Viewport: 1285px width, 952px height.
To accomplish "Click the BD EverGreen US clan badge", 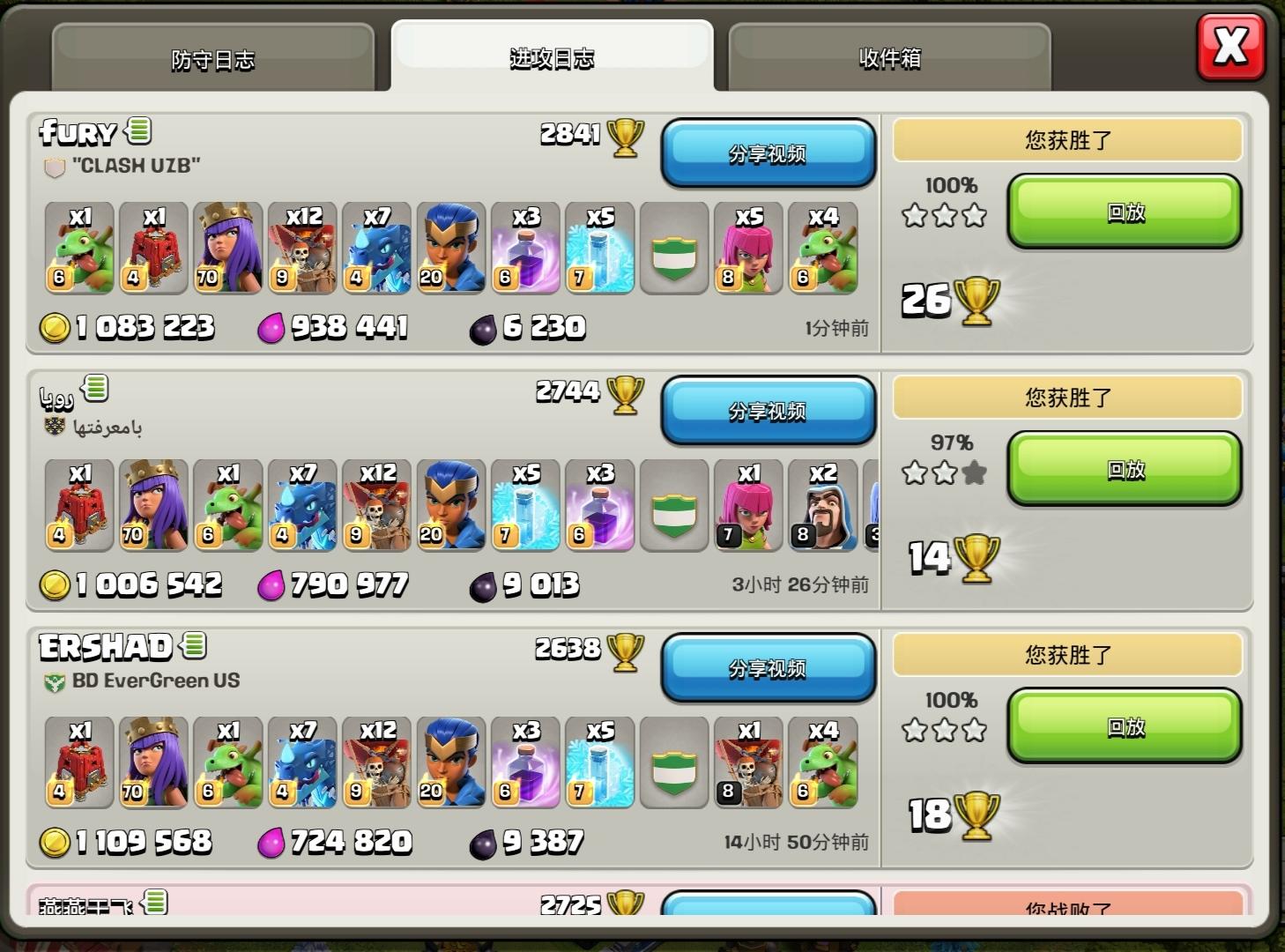I will point(55,680).
